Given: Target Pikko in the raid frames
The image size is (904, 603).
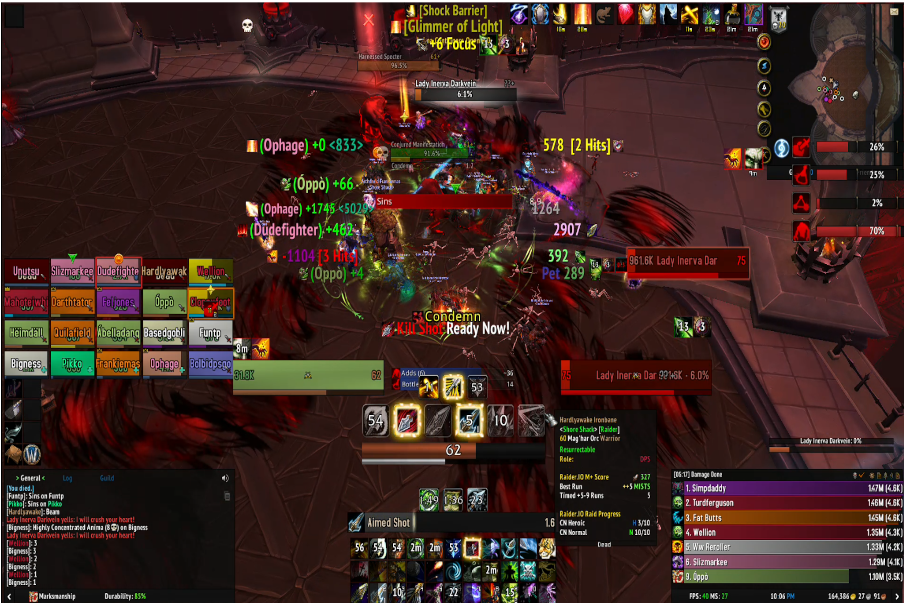Looking at the screenshot, I should point(71,363).
